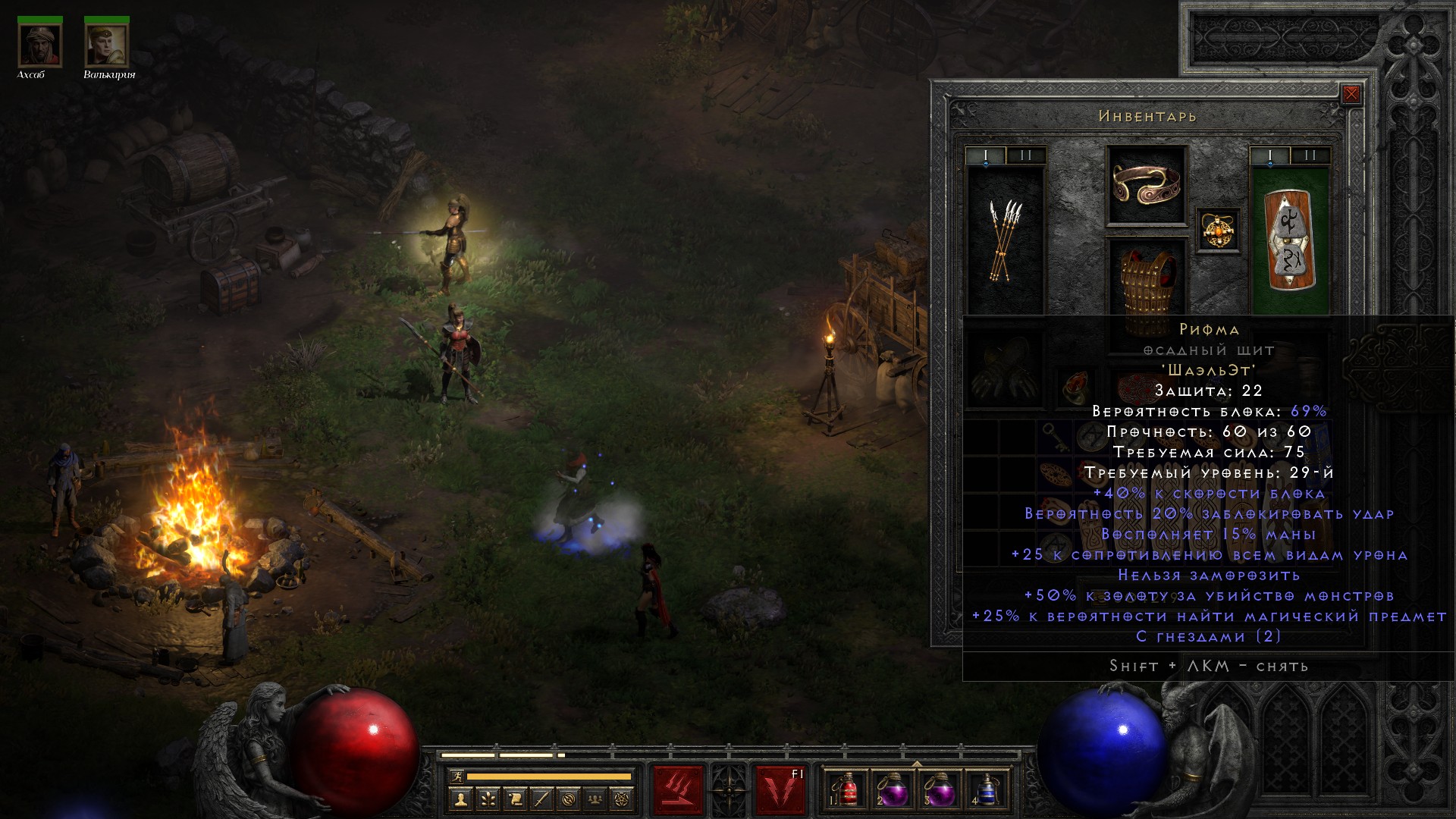Switch to weapon set II above the javelins
The image size is (1456, 819).
point(1026,155)
